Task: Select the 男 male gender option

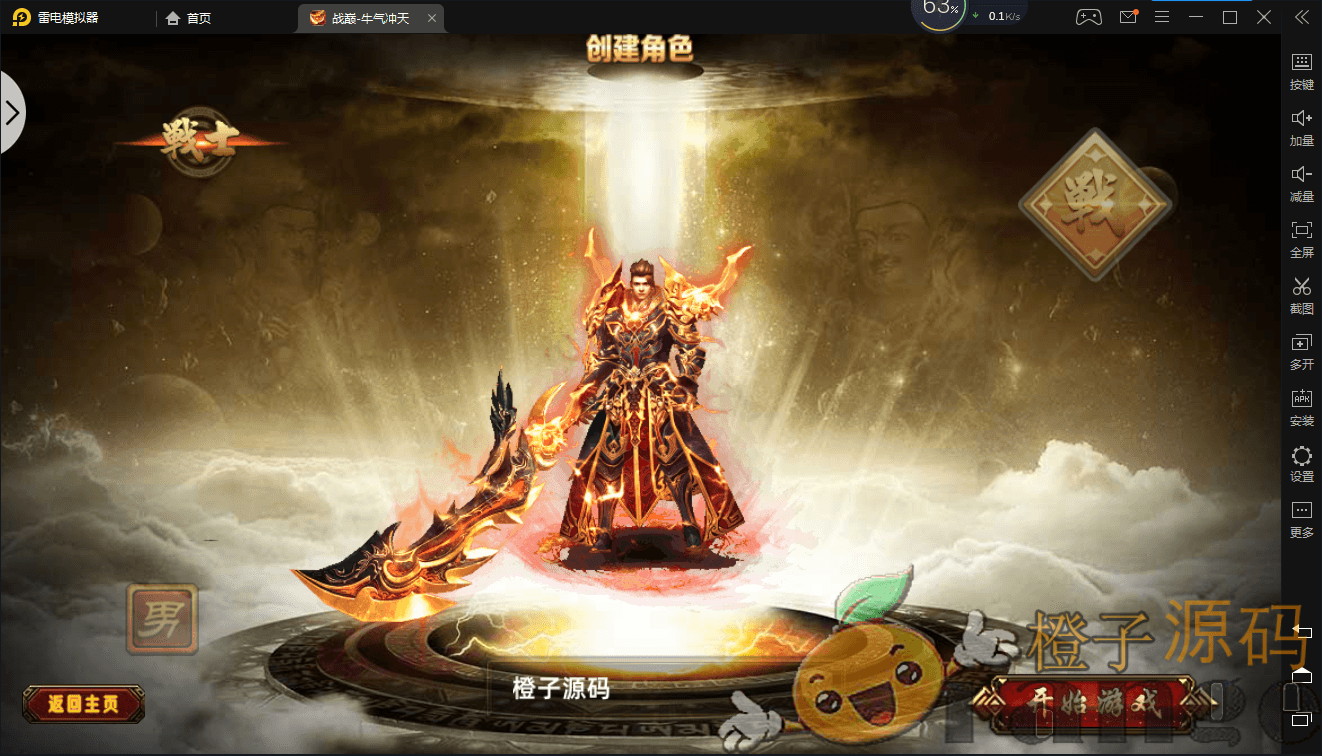Action: coord(162,620)
